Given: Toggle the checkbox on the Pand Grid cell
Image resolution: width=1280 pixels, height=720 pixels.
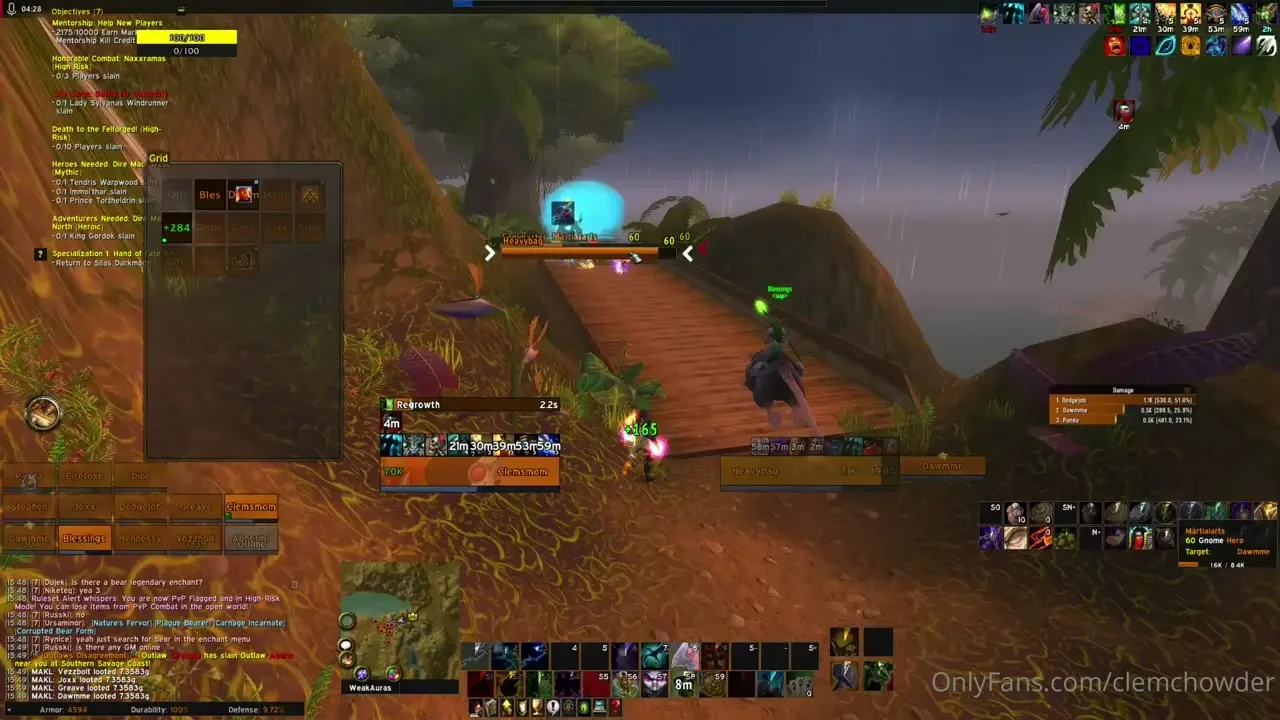Looking at the screenshot, I should 255,247.
